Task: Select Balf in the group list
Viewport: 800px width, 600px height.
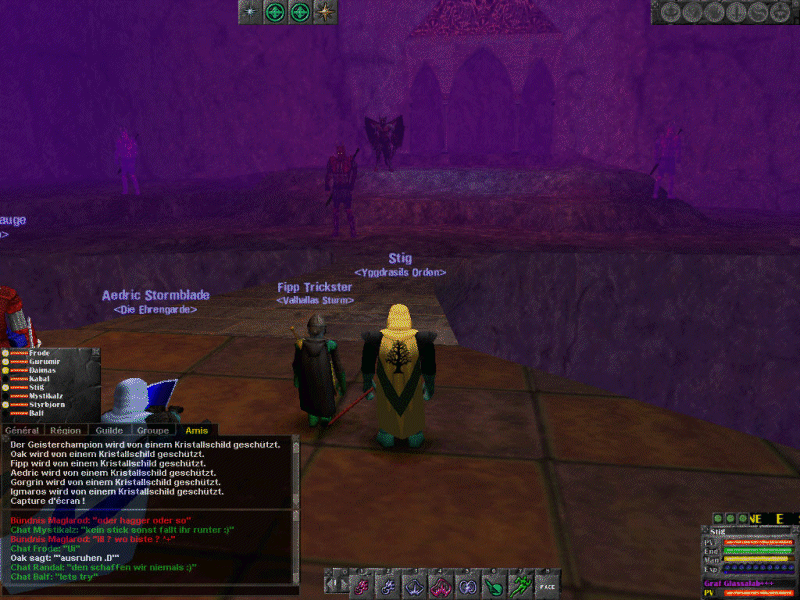Action: [x=36, y=413]
